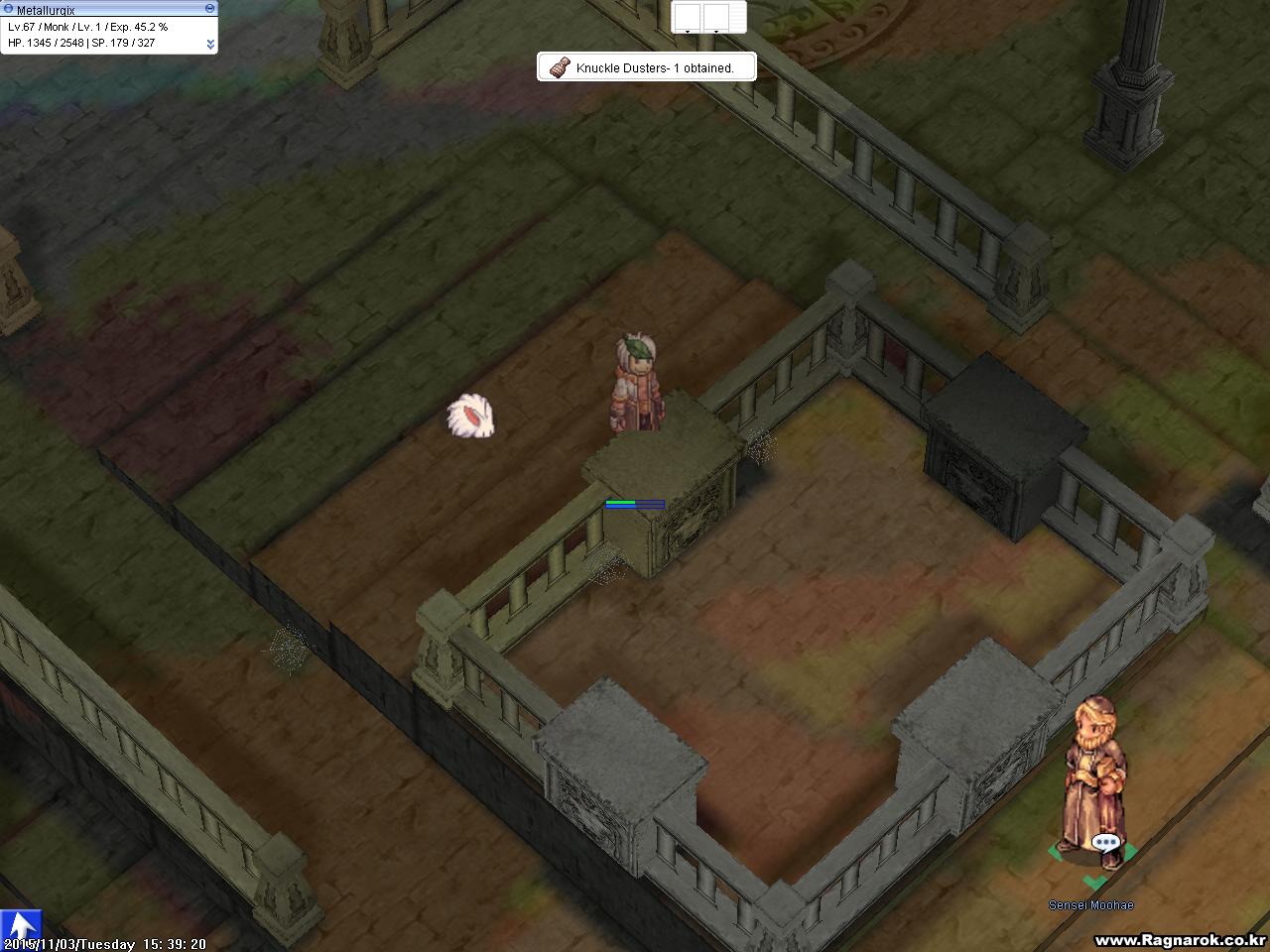Click the green selection marker beneath Sensei Moohae

coord(1094,880)
